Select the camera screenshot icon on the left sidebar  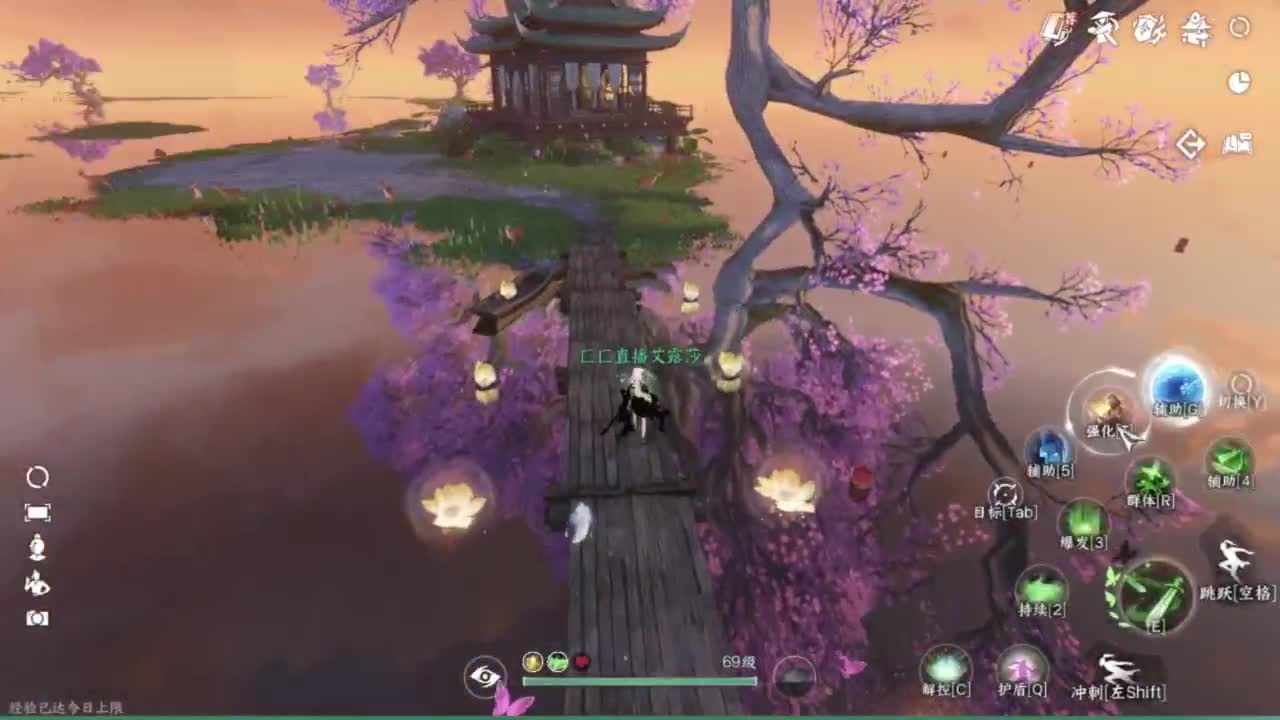38,619
